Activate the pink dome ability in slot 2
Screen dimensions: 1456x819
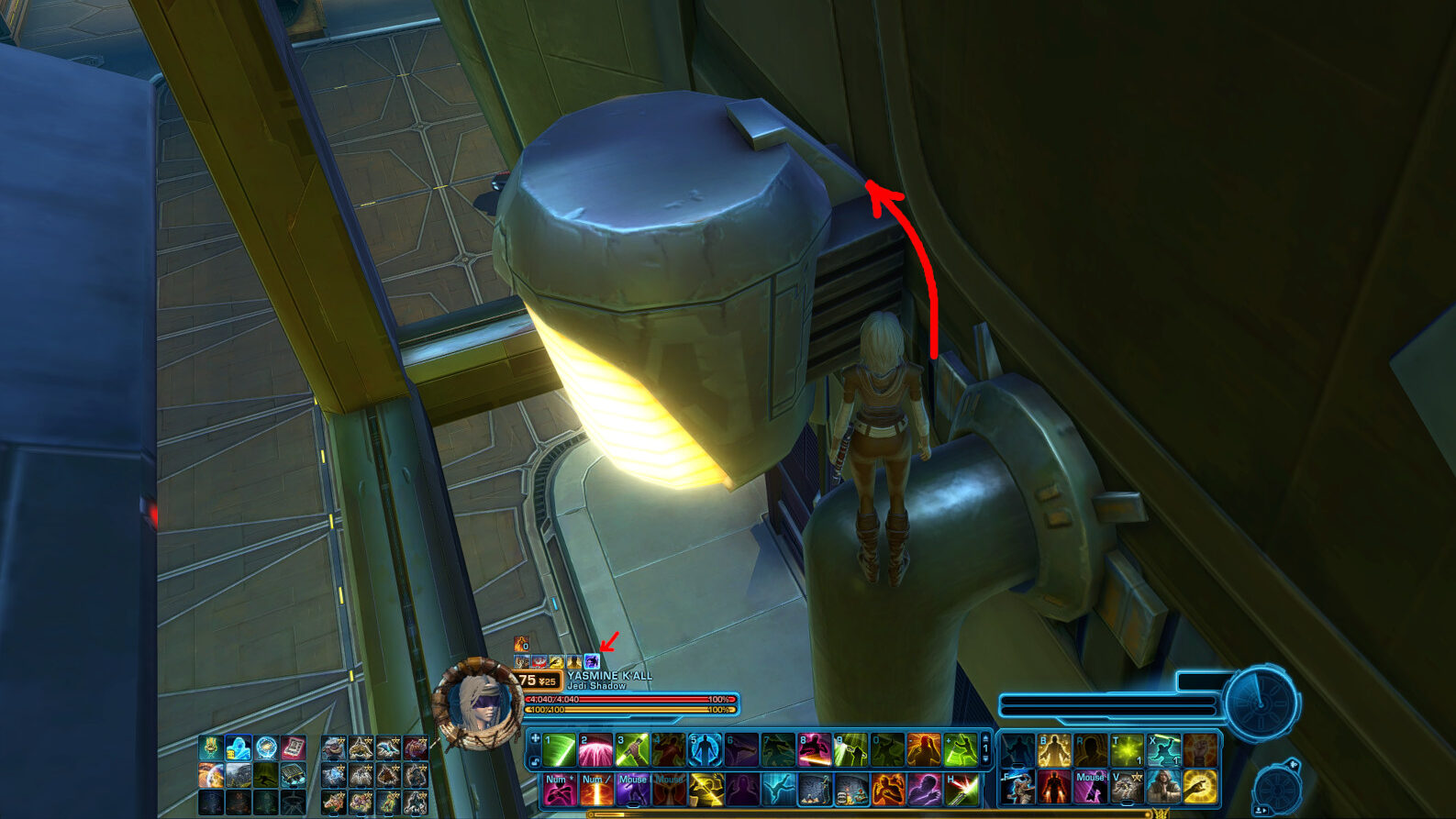point(595,749)
